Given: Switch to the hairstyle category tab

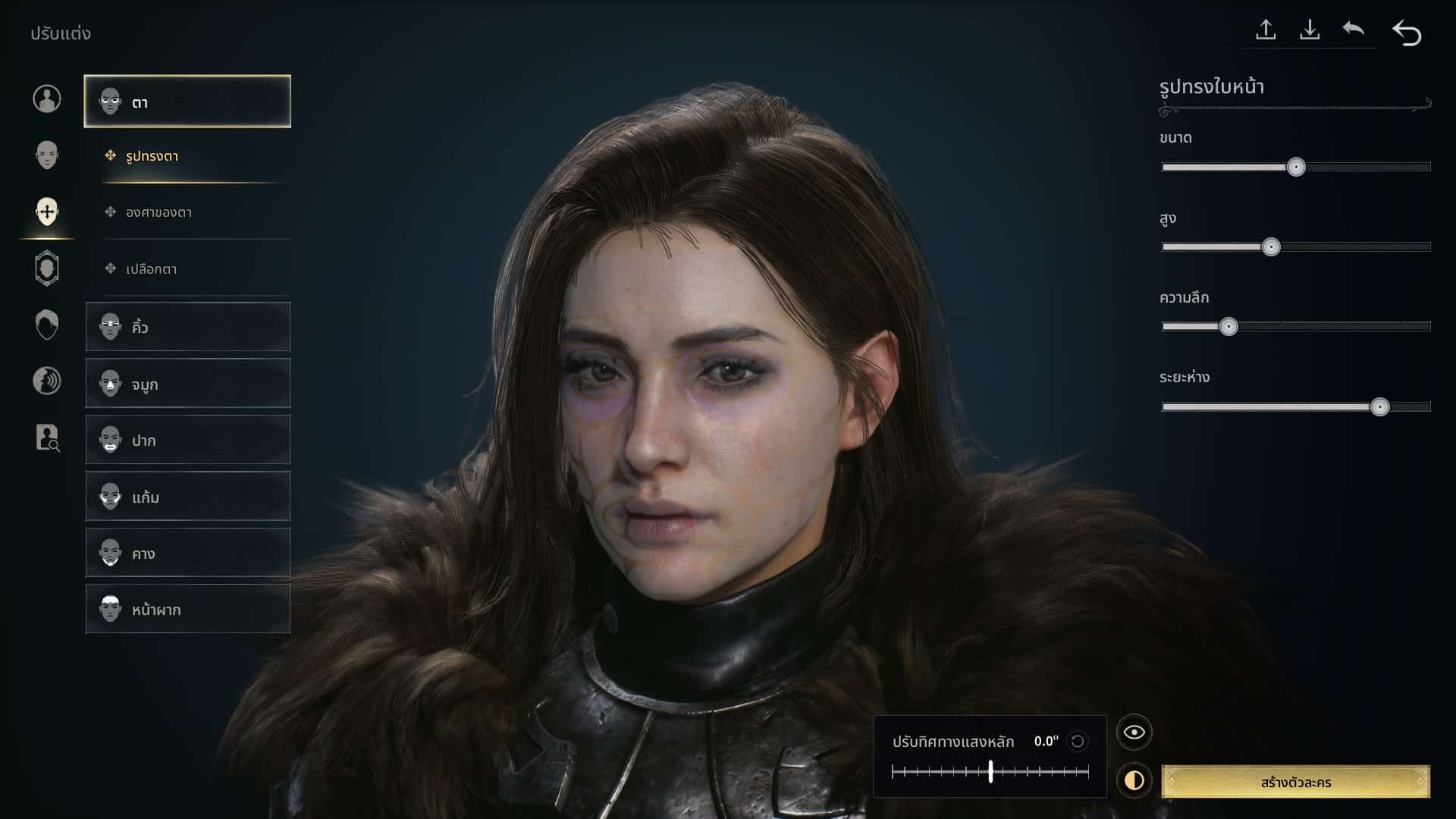Looking at the screenshot, I should point(47,325).
